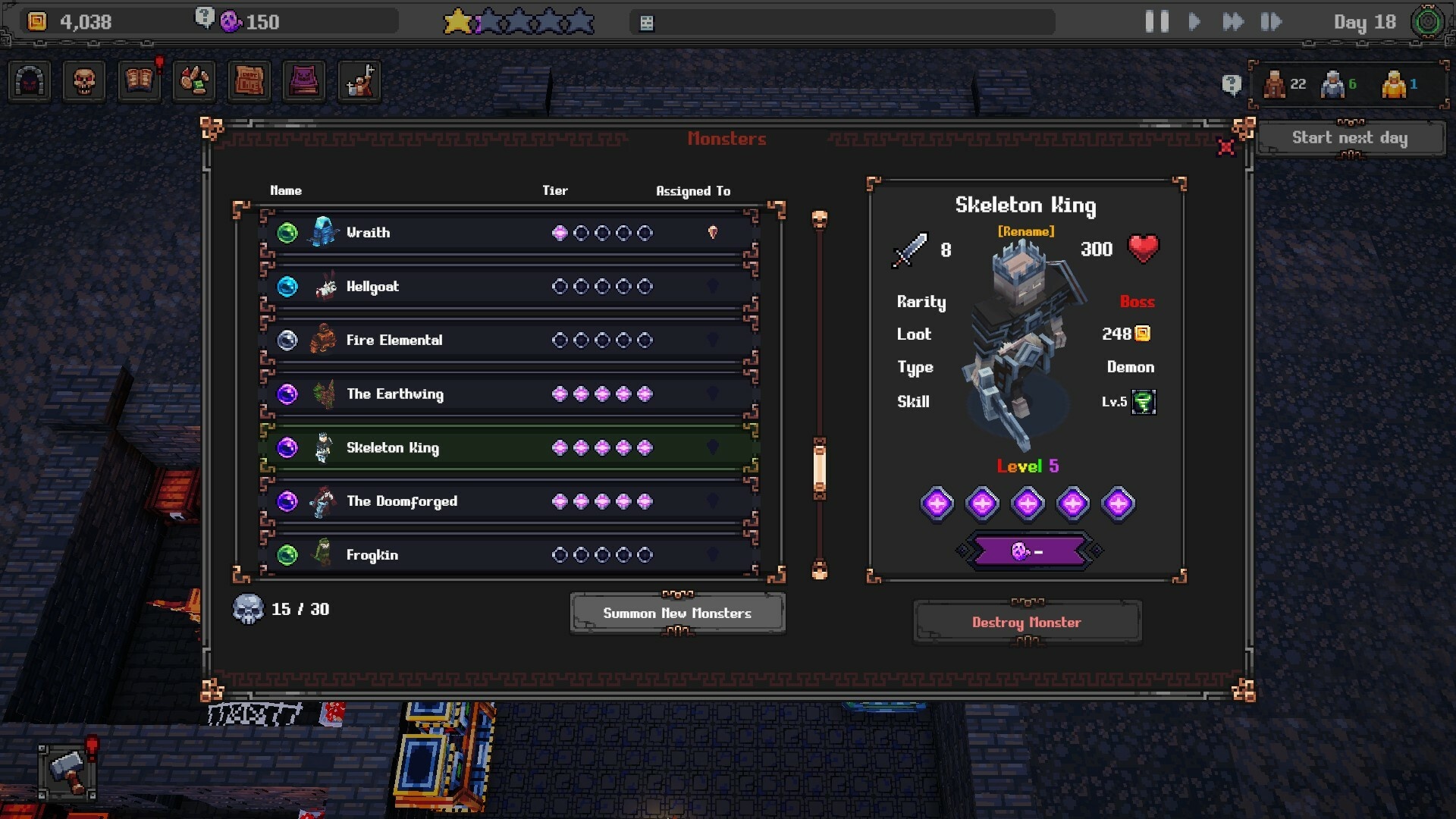The height and width of the screenshot is (819, 1456).
Task: Rename the Skeleton King
Action: click(x=1026, y=231)
